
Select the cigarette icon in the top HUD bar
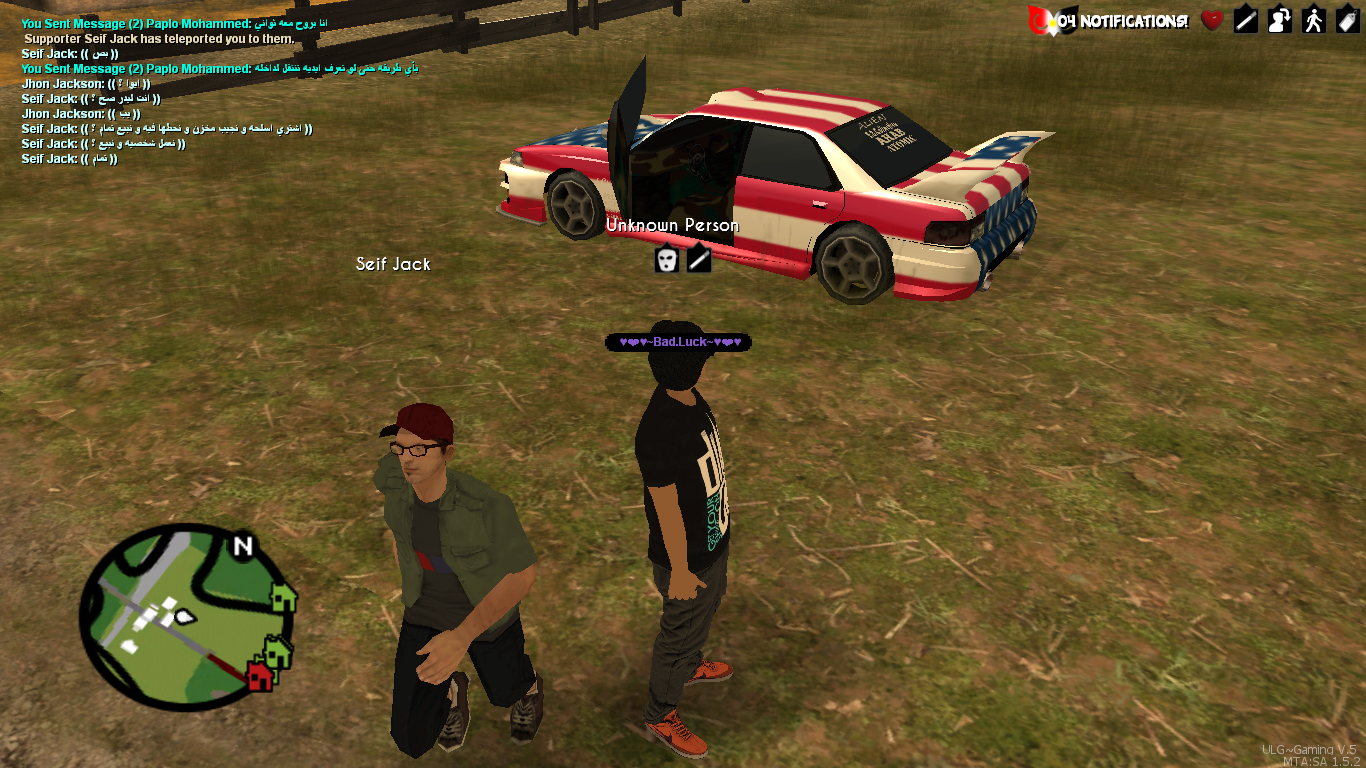pyautogui.click(x=1246, y=20)
